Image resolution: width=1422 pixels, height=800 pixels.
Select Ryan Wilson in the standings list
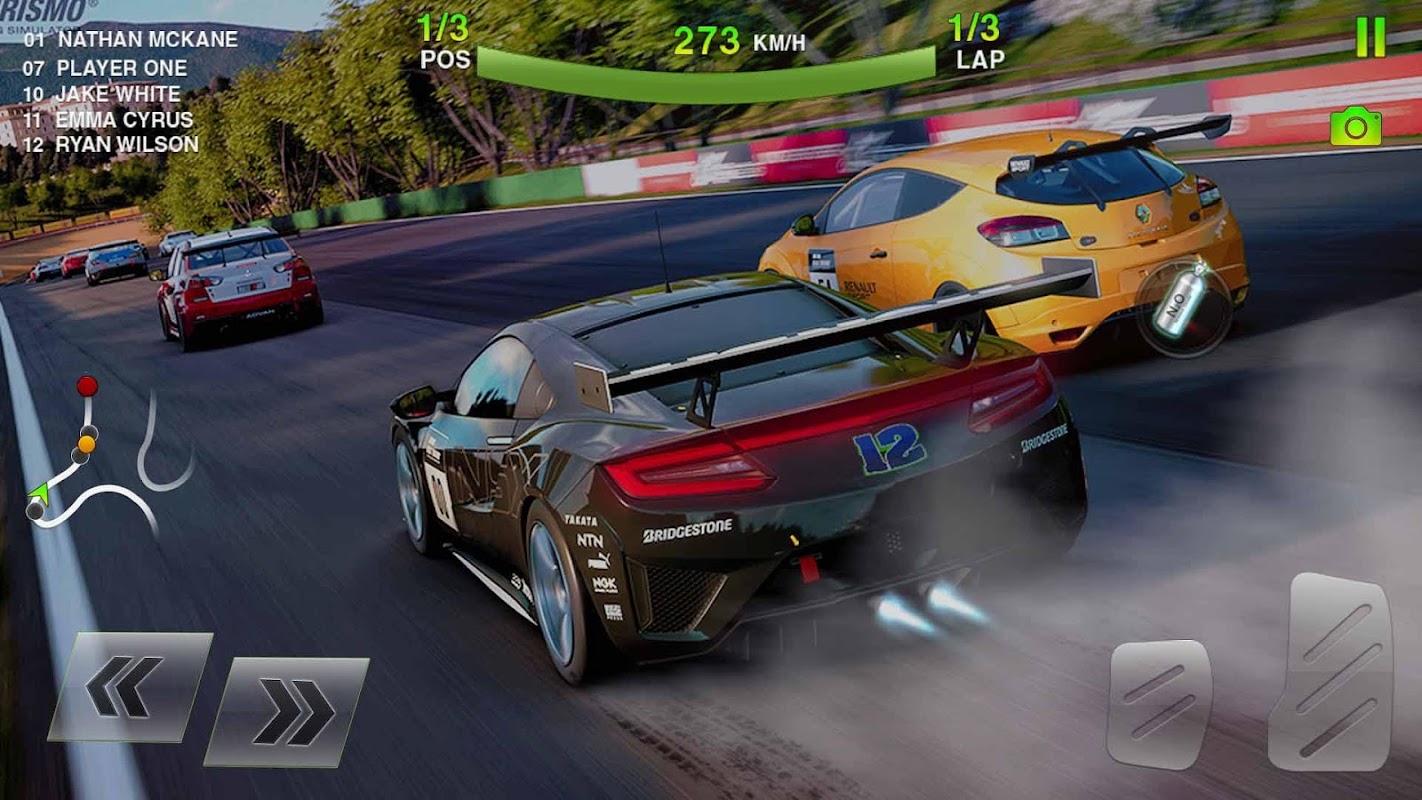(x=111, y=144)
